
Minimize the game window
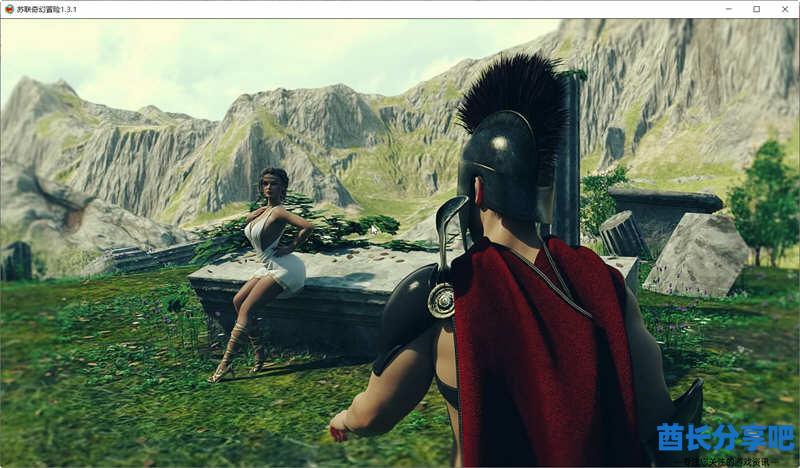tap(729, 9)
